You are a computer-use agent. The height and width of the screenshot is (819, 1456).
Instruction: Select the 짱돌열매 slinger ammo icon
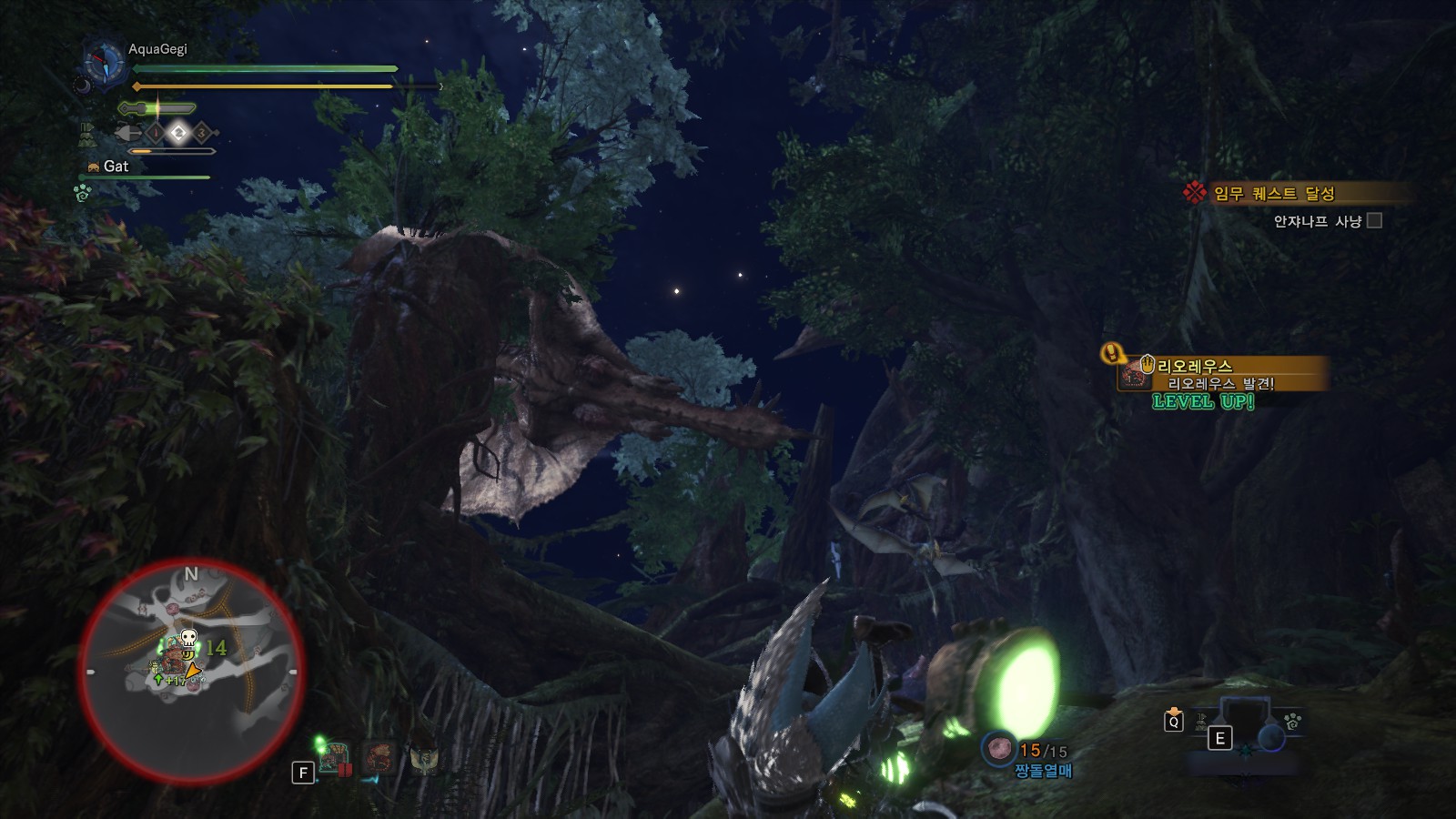[999, 749]
